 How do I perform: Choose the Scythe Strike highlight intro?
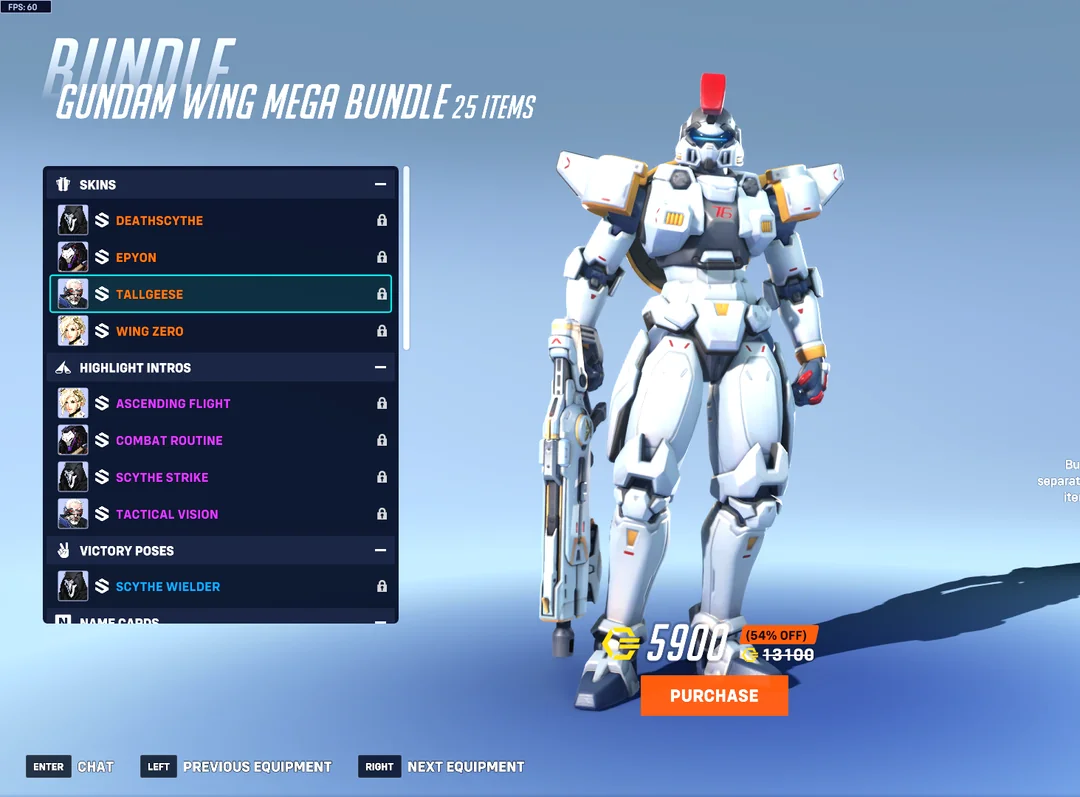point(220,478)
